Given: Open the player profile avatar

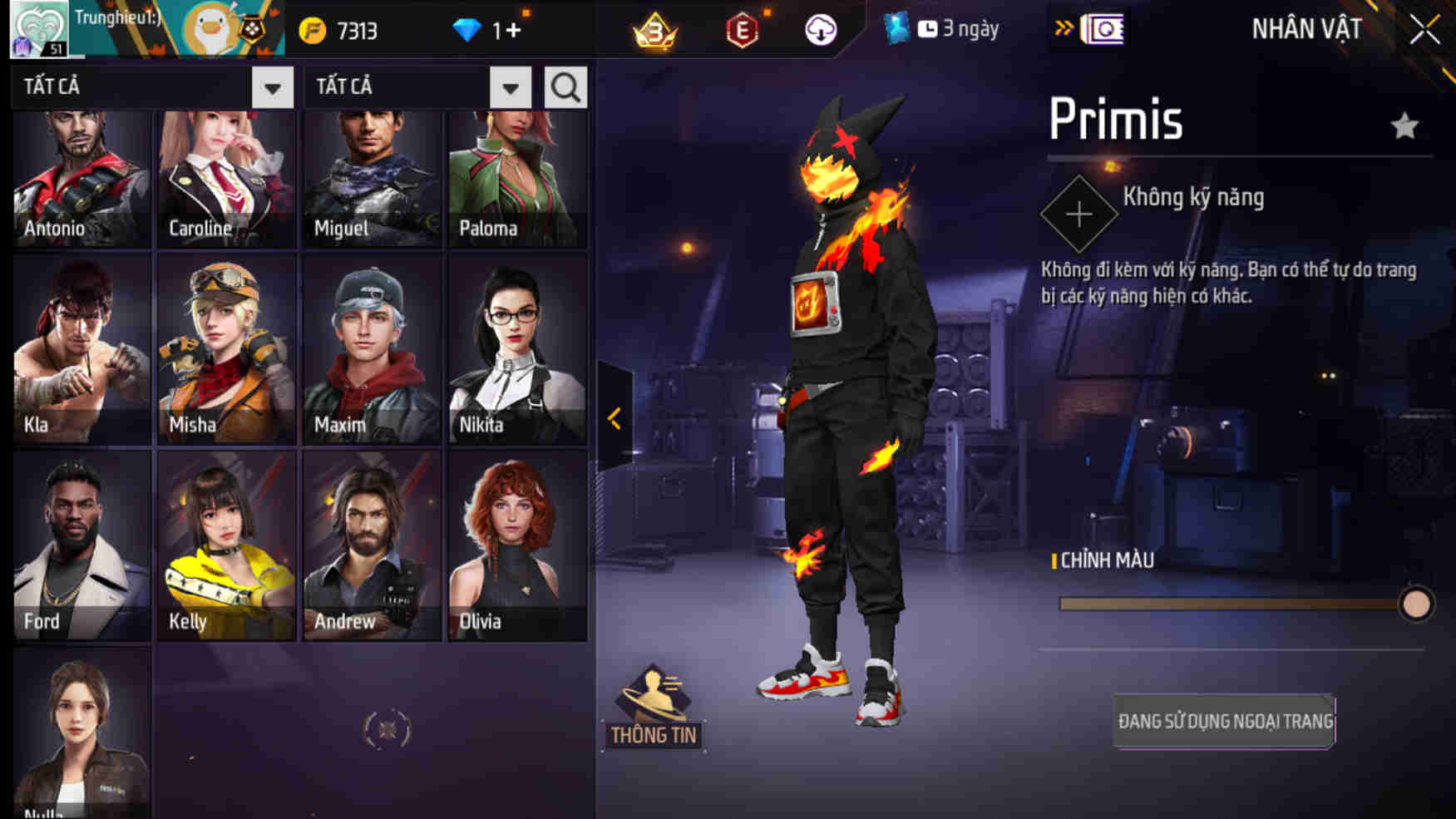Looking at the screenshot, I should click(x=37, y=27).
